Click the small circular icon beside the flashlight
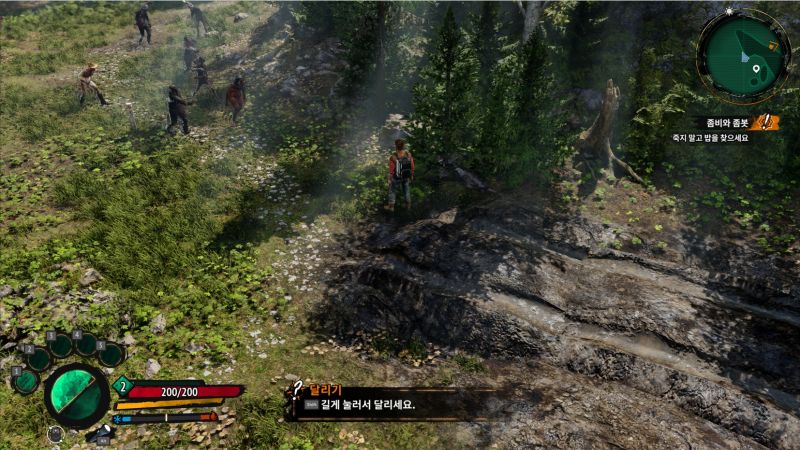The width and height of the screenshot is (800, 450). tap(55, 434)
